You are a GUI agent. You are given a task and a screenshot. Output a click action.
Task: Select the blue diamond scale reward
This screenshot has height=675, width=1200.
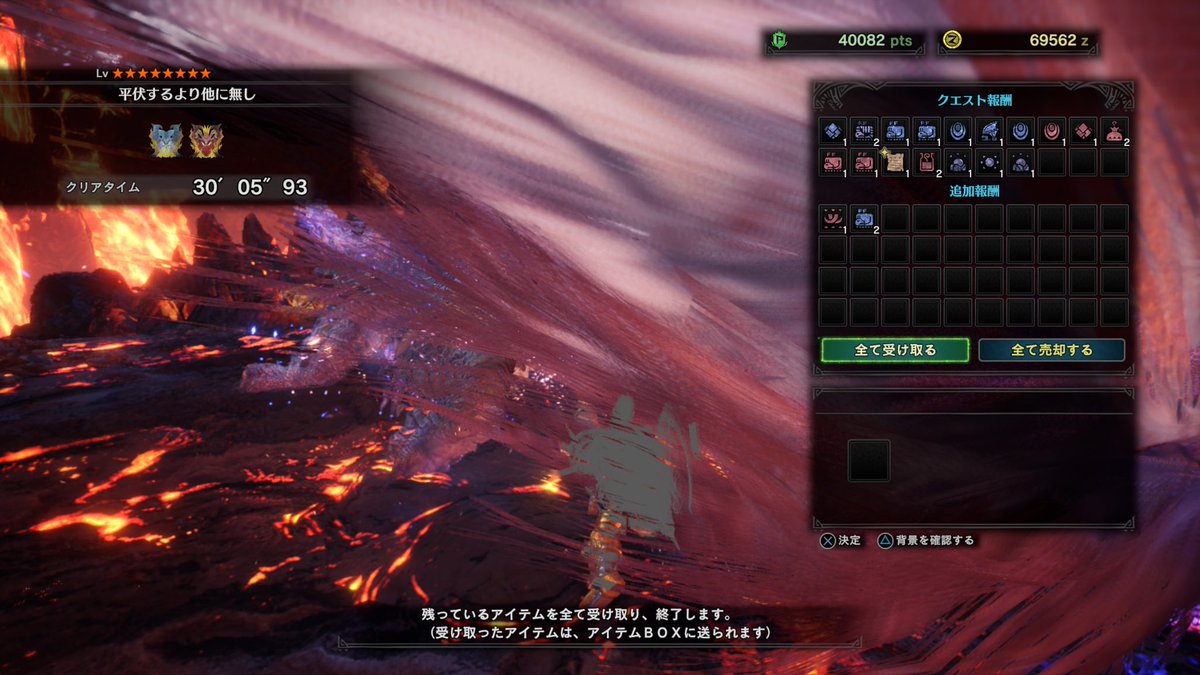833,131
